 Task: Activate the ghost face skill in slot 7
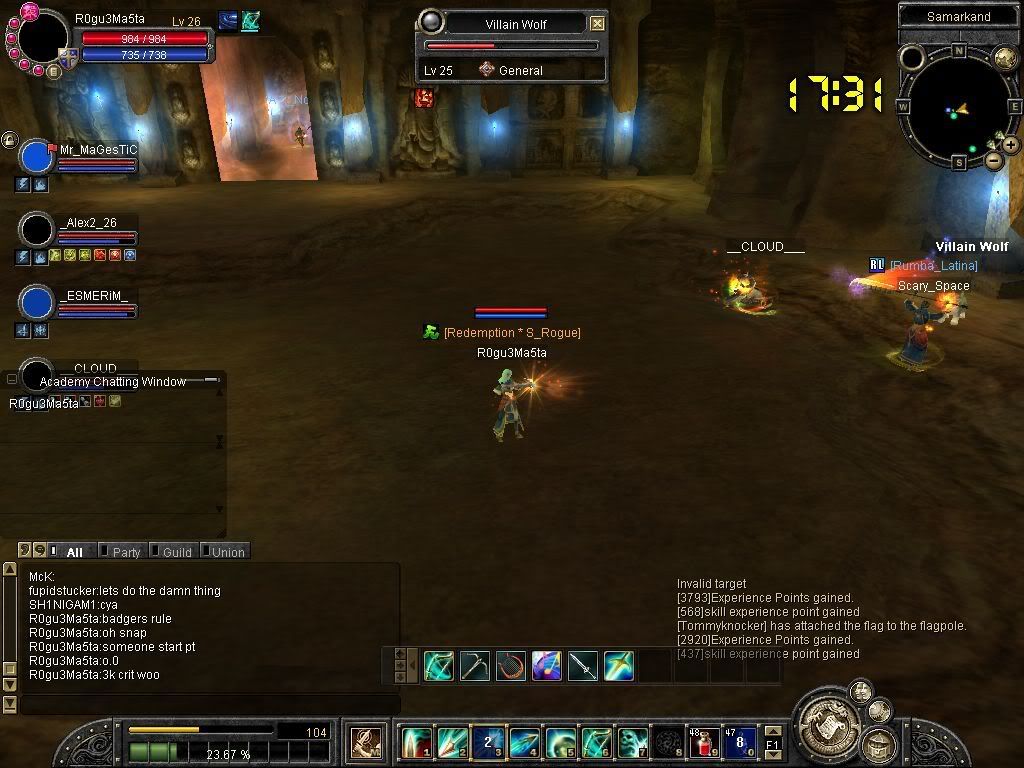[632, 743]
